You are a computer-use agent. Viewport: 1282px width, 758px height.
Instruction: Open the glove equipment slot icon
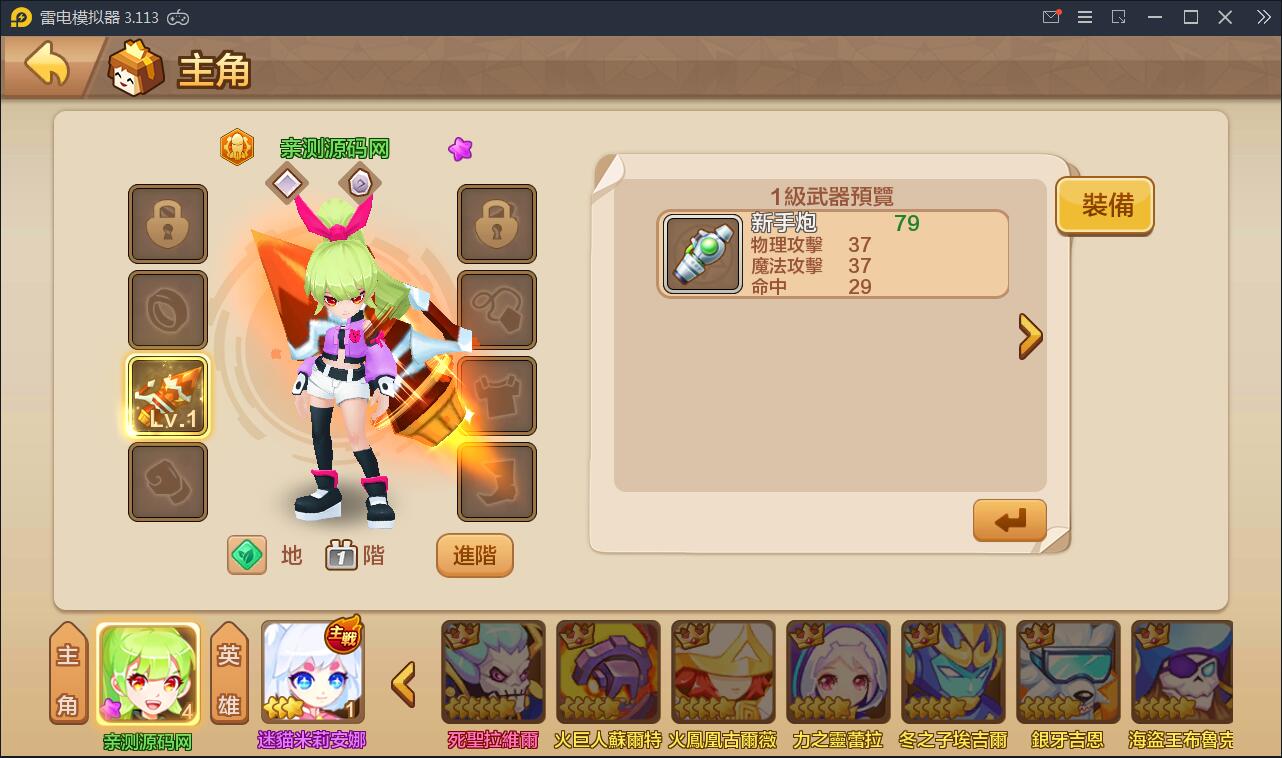168,482
